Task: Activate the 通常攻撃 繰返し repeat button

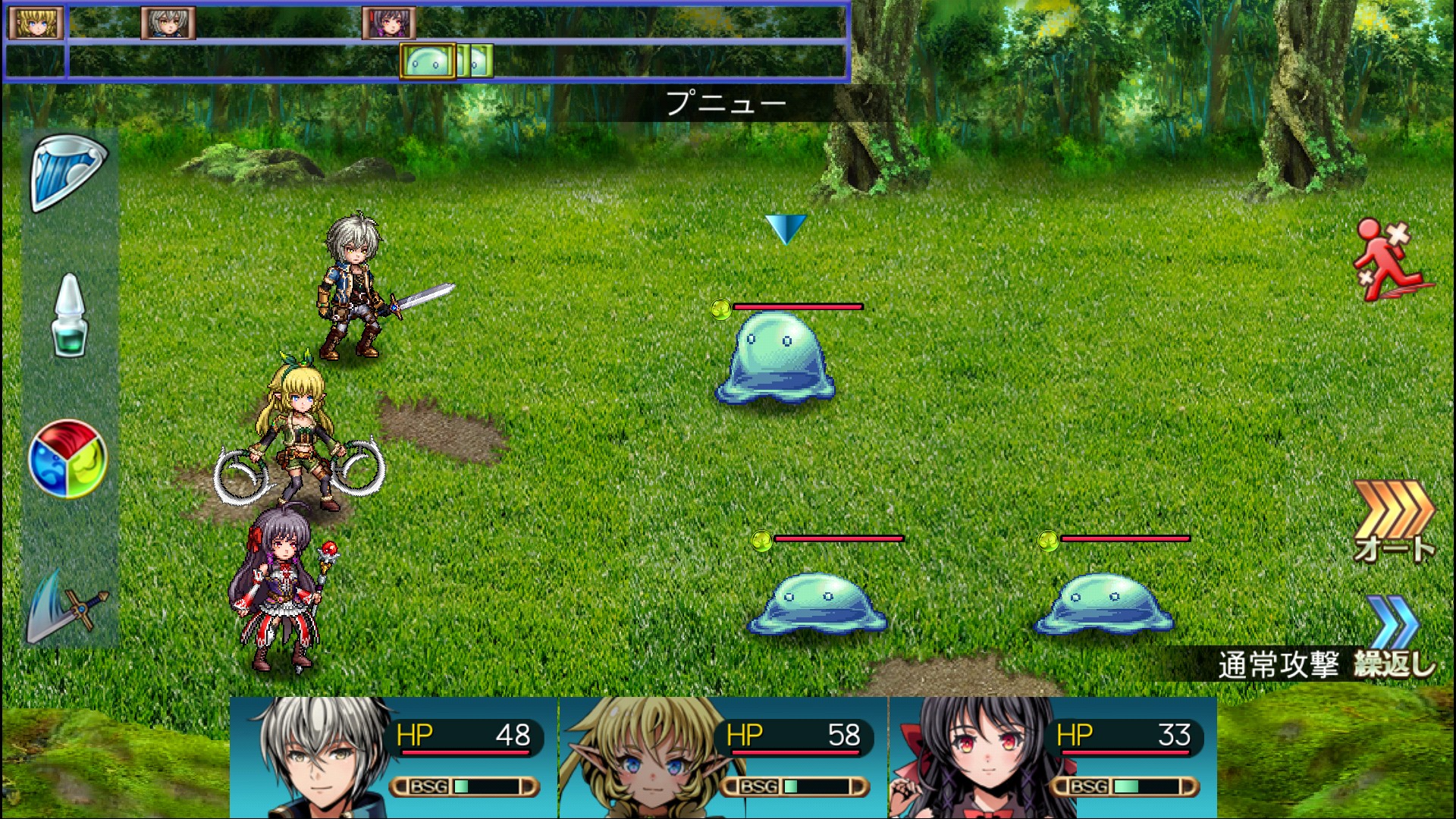Action: click(x=1327, y=664)
